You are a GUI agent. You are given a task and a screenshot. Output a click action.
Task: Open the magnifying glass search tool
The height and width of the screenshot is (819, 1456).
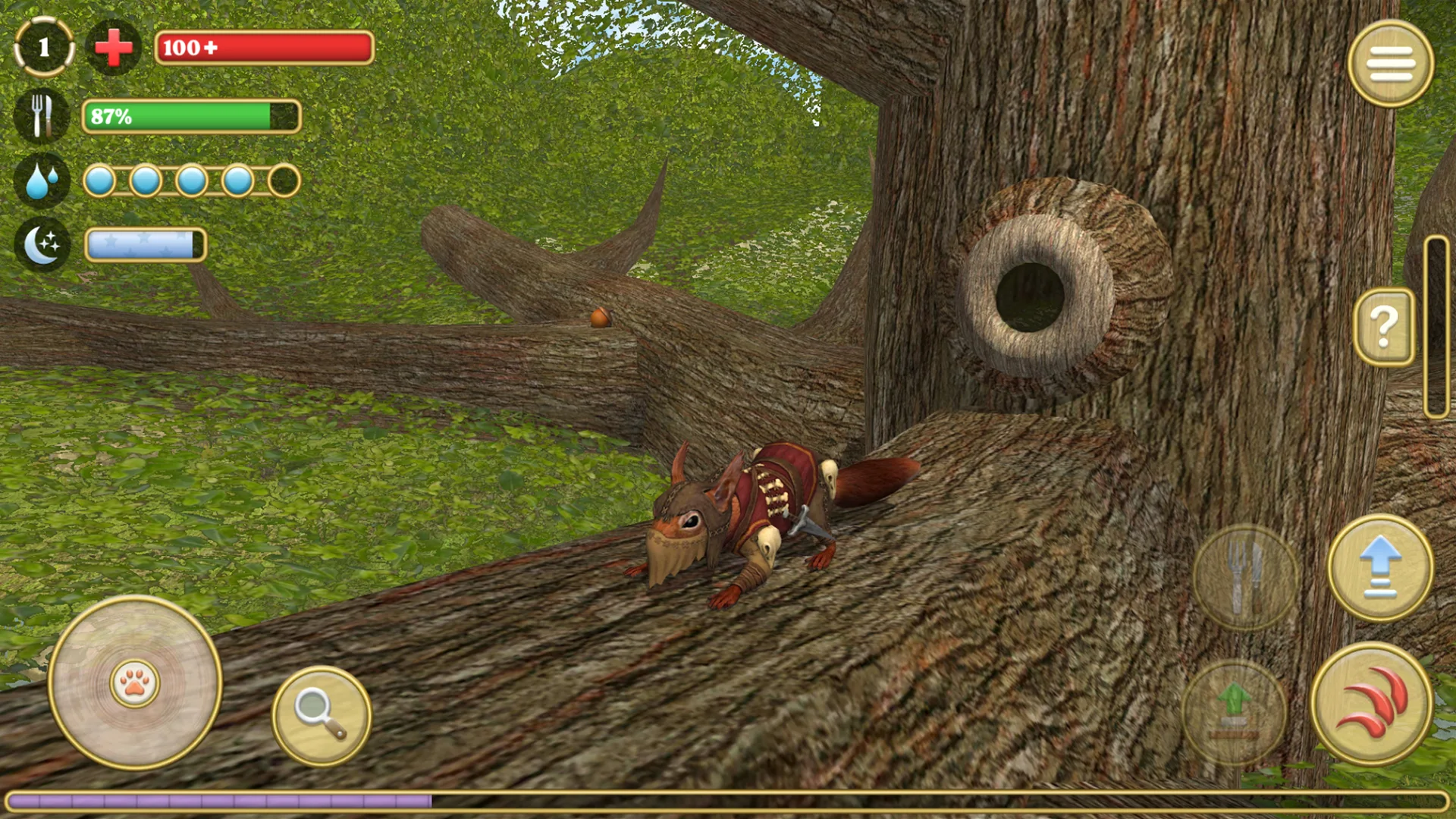[322, 714]
